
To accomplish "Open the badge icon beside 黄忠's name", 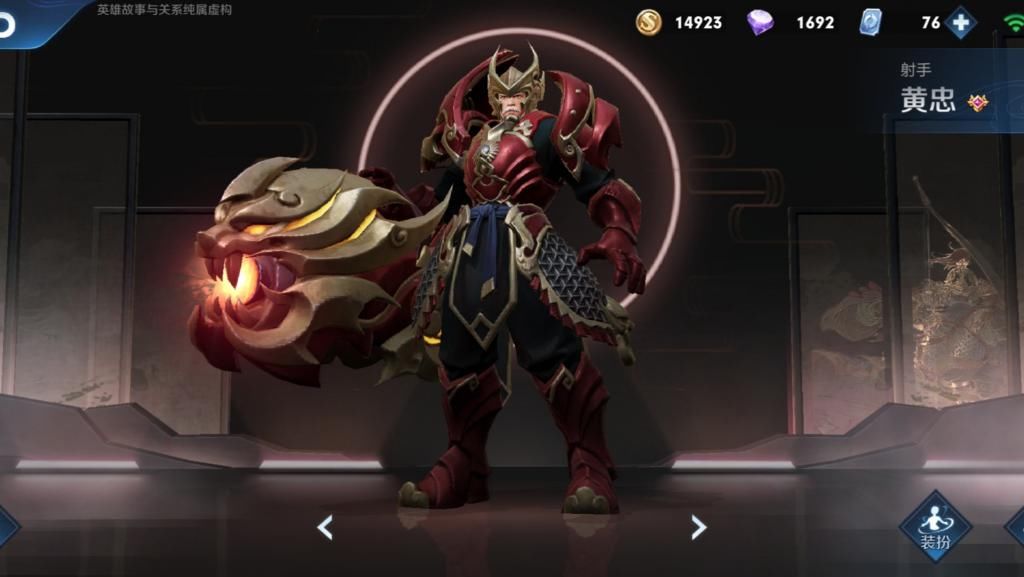I will (977, 102).
